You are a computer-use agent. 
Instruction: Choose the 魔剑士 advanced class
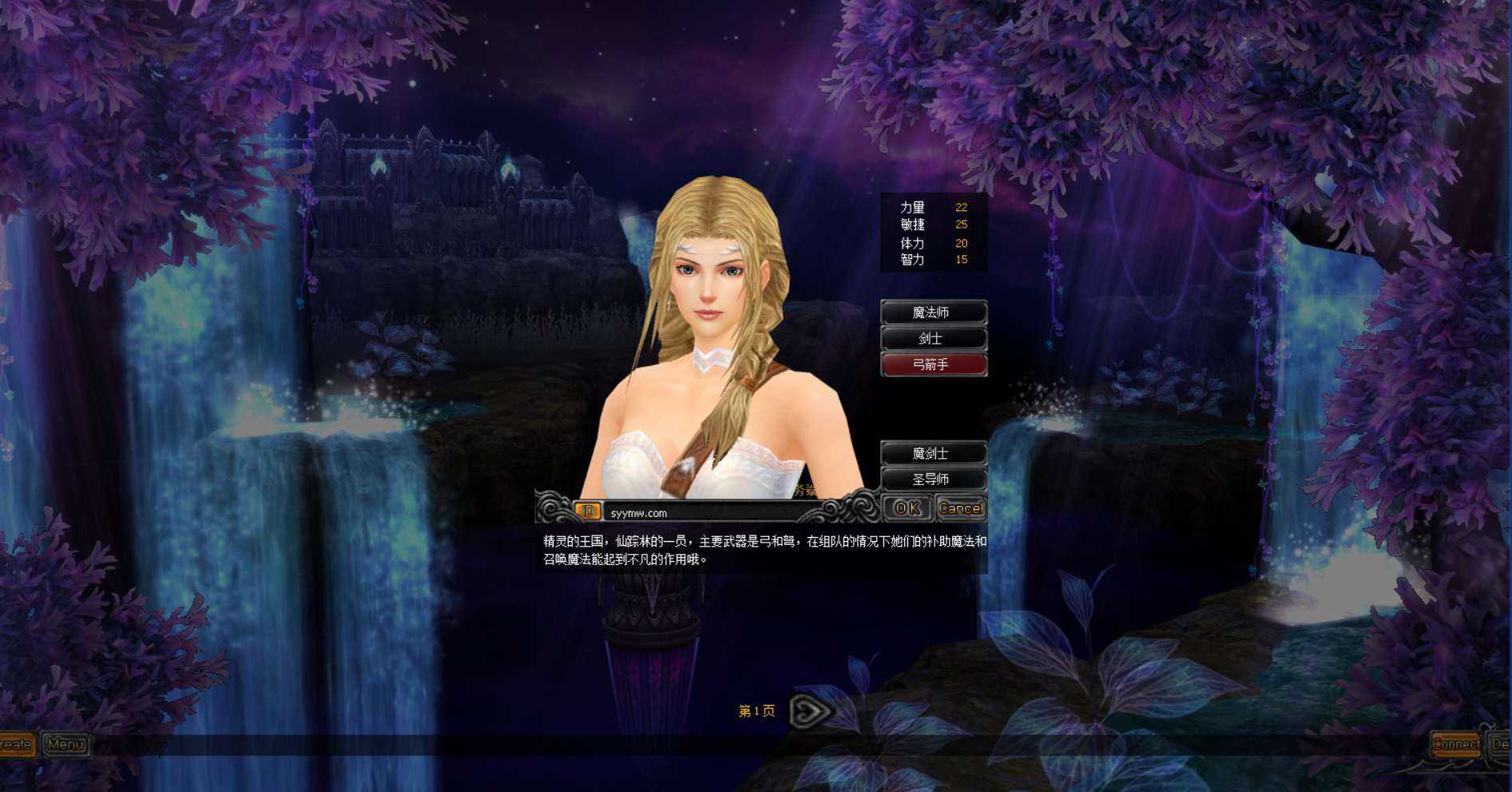(934, 452)
